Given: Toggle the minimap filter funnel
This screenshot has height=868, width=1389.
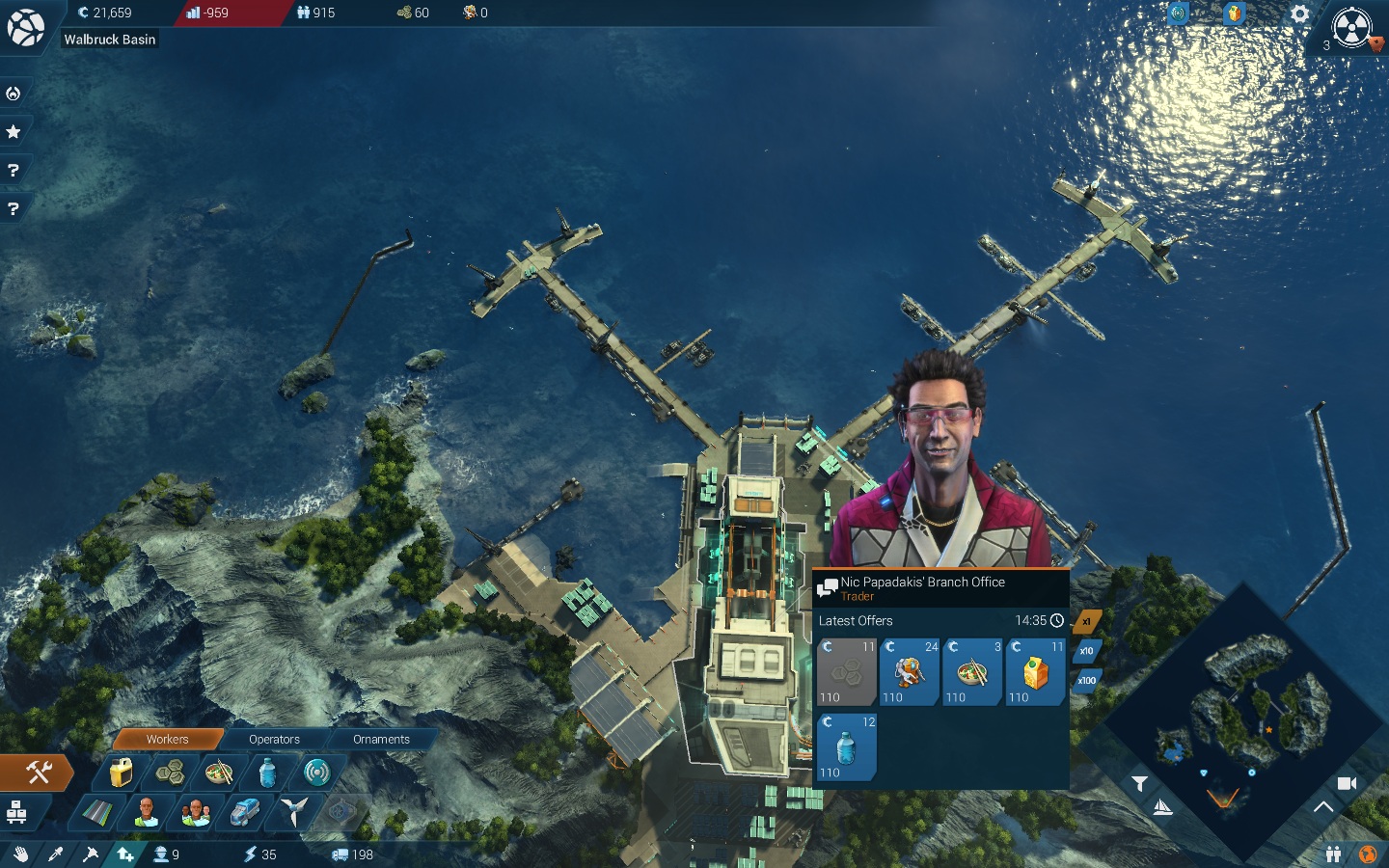Looking at the screenshot, I should [x=1139, y=783].
